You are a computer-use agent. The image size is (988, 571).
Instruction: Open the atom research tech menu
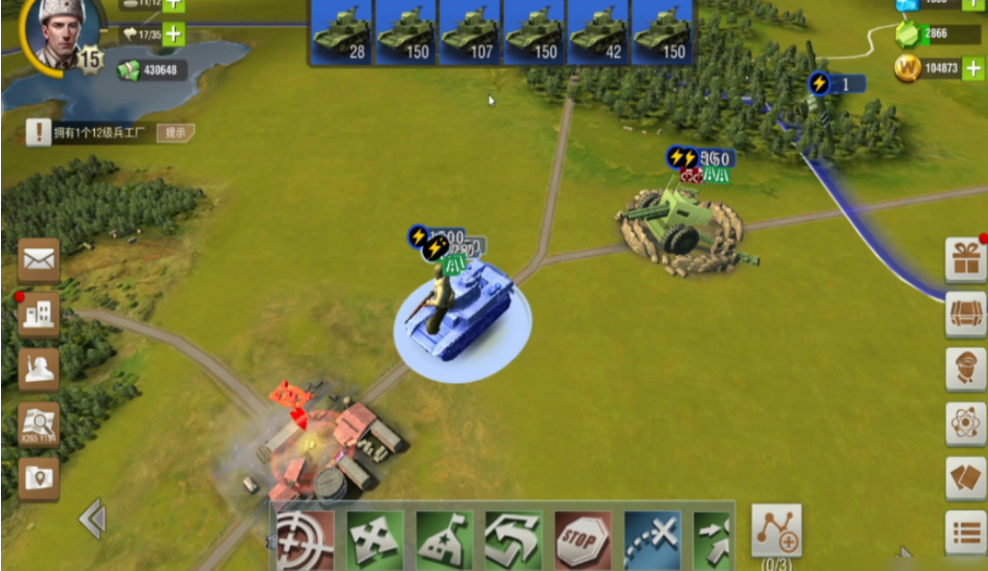point(966,424)
